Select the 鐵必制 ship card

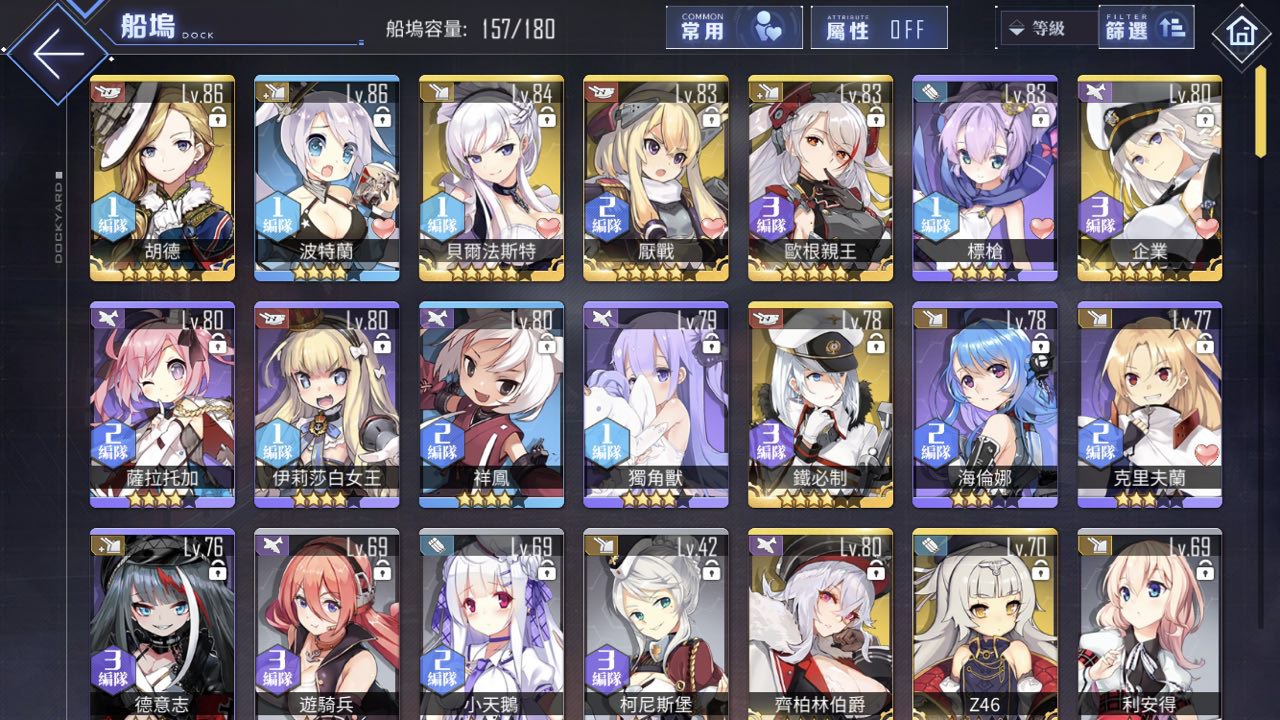click(820, 404)
